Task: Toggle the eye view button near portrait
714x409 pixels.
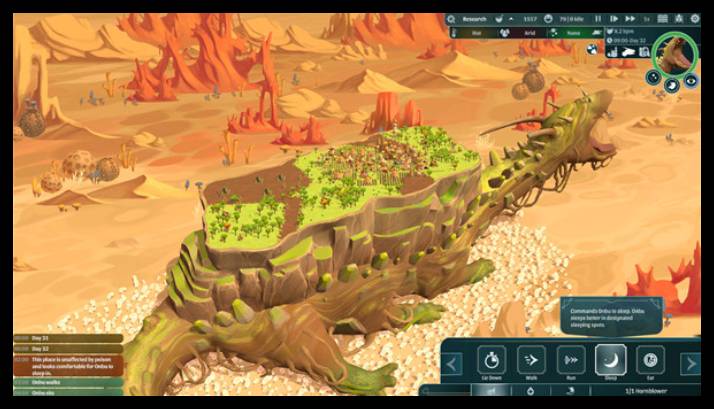Action: point(690,86)
